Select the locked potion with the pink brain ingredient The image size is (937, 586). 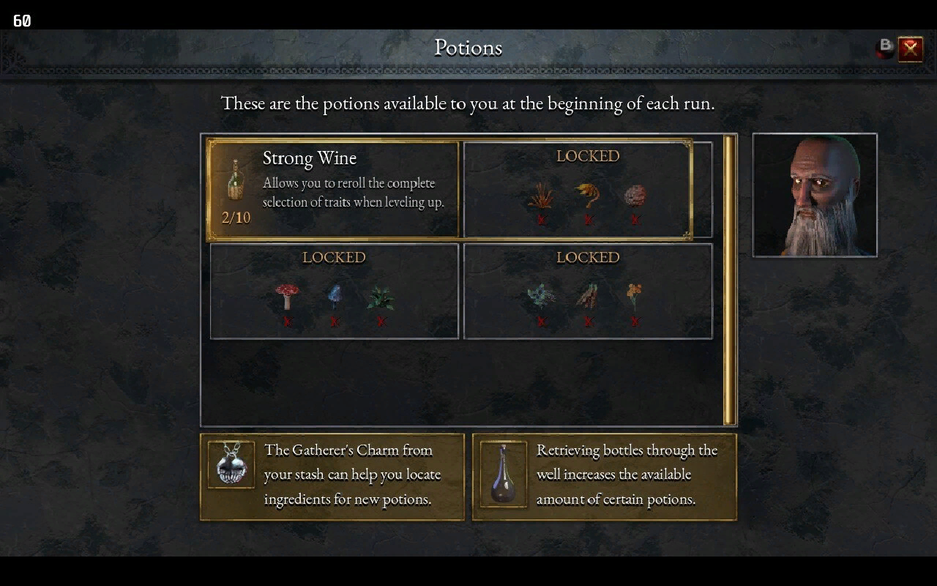588,190
